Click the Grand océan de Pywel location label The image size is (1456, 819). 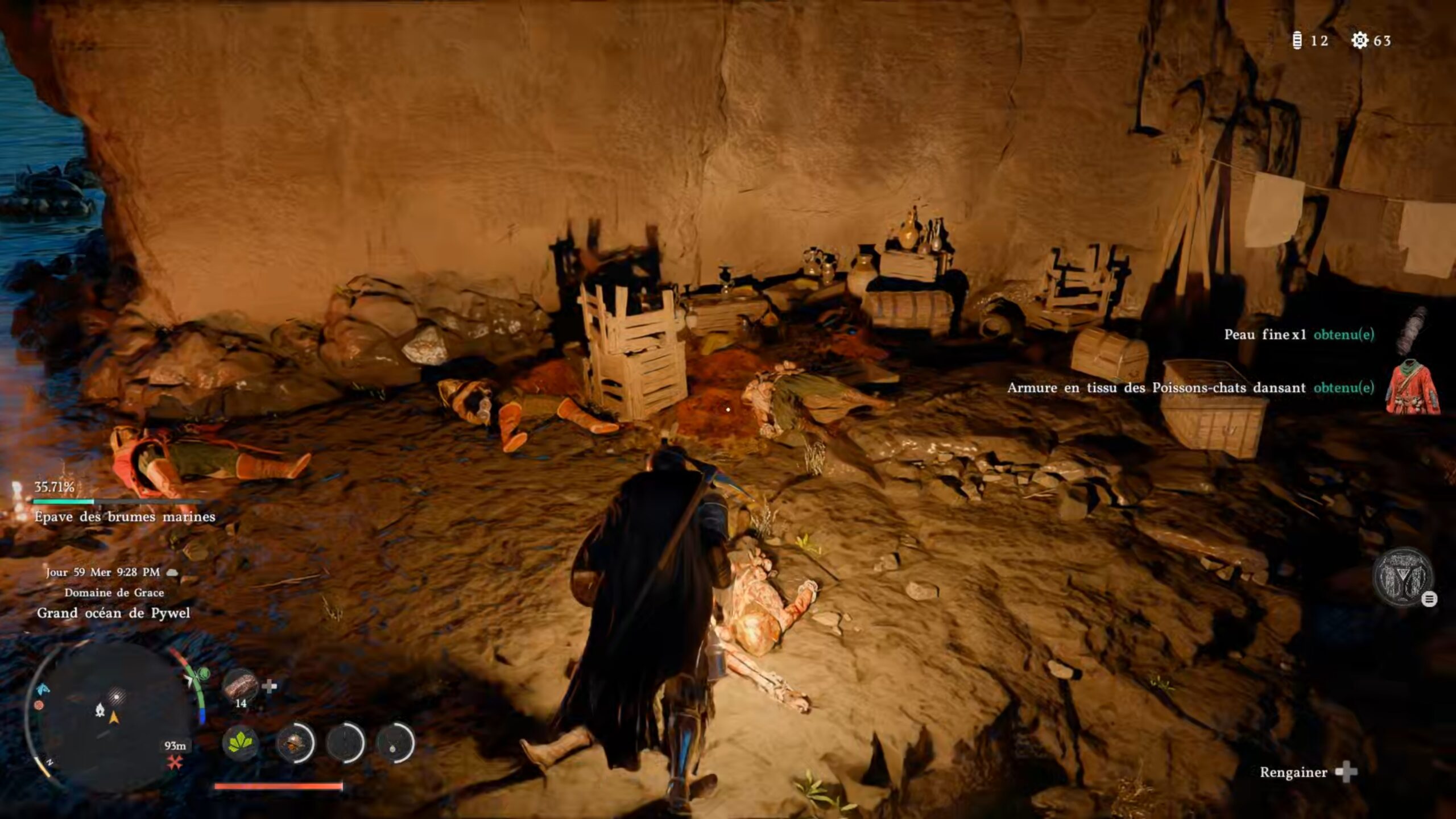pos(113,613)
